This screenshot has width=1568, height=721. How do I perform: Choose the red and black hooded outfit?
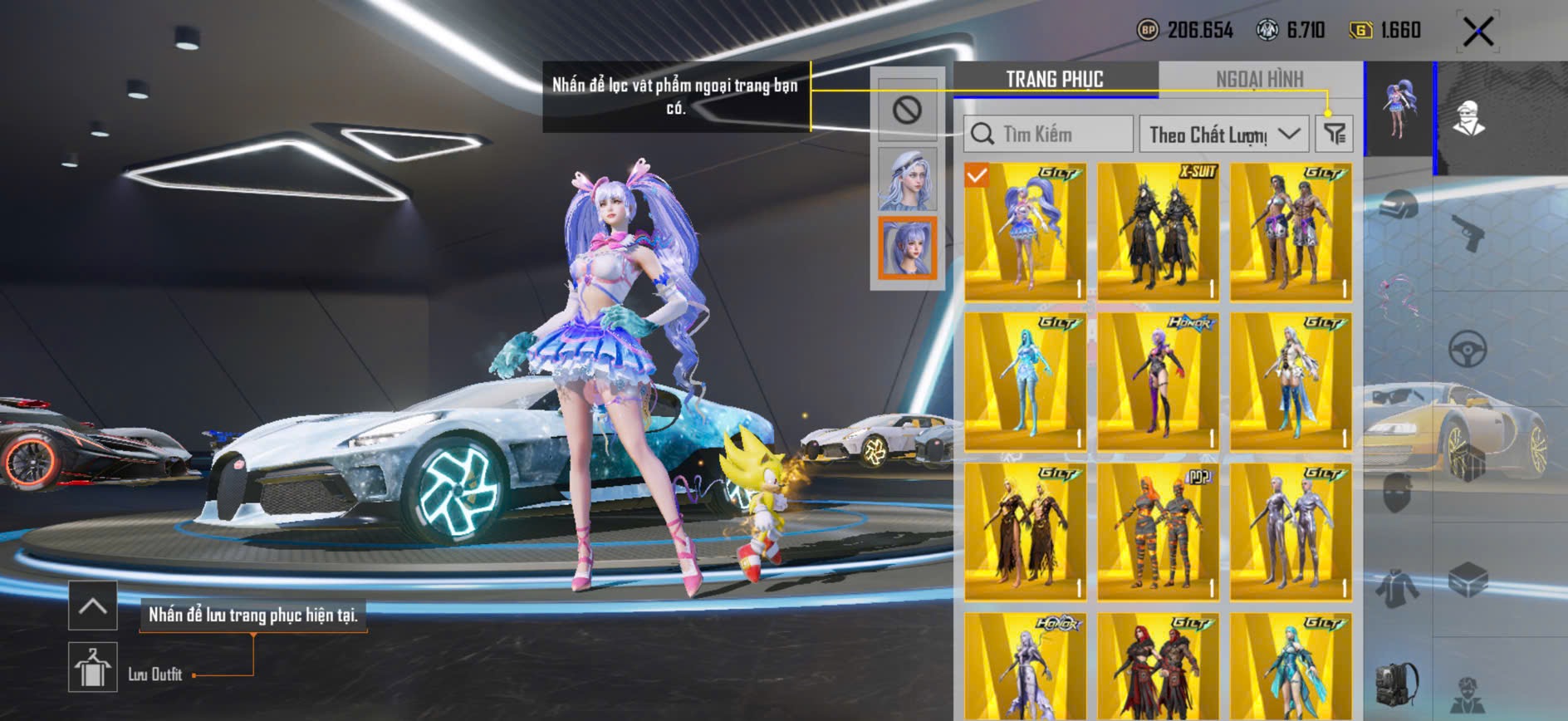click(x=1158, y=667)
